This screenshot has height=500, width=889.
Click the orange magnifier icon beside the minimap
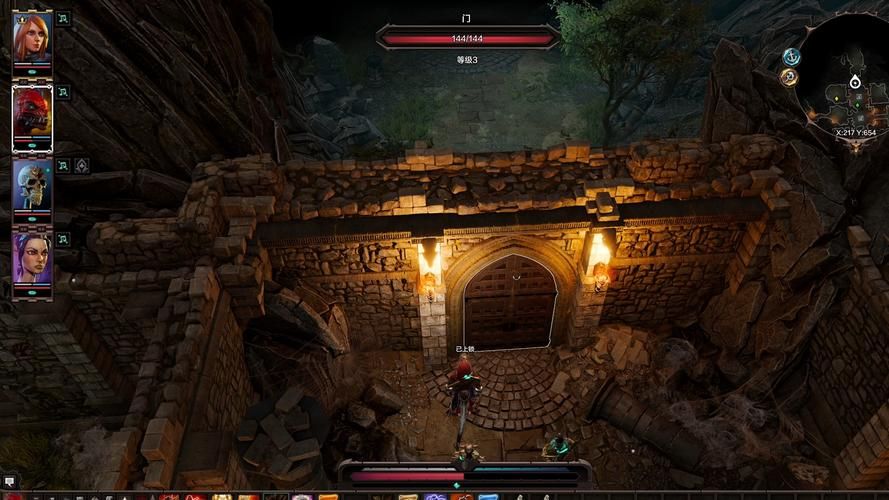tap(789, 78)
